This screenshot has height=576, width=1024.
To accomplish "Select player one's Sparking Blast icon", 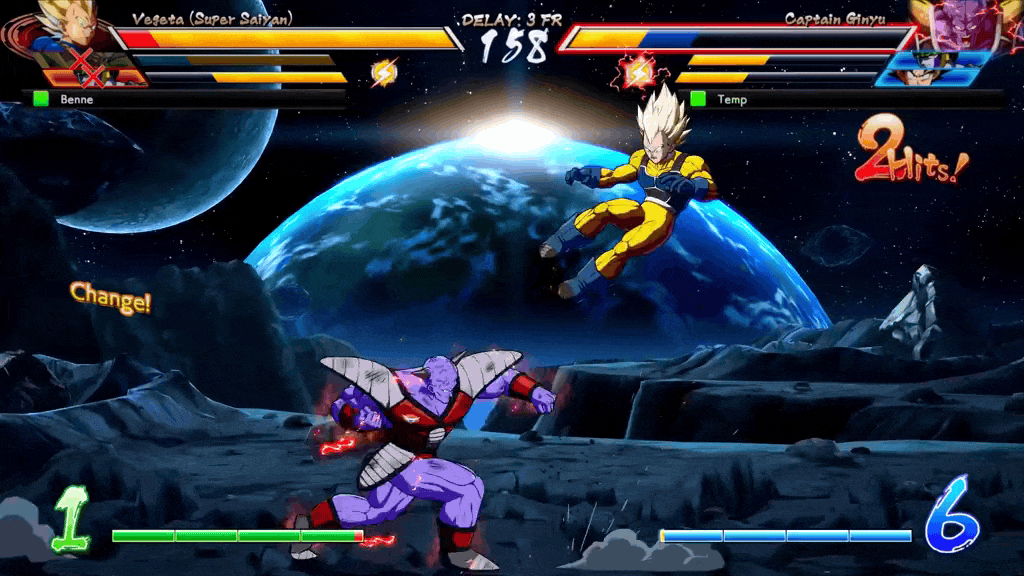I will 384,72.
